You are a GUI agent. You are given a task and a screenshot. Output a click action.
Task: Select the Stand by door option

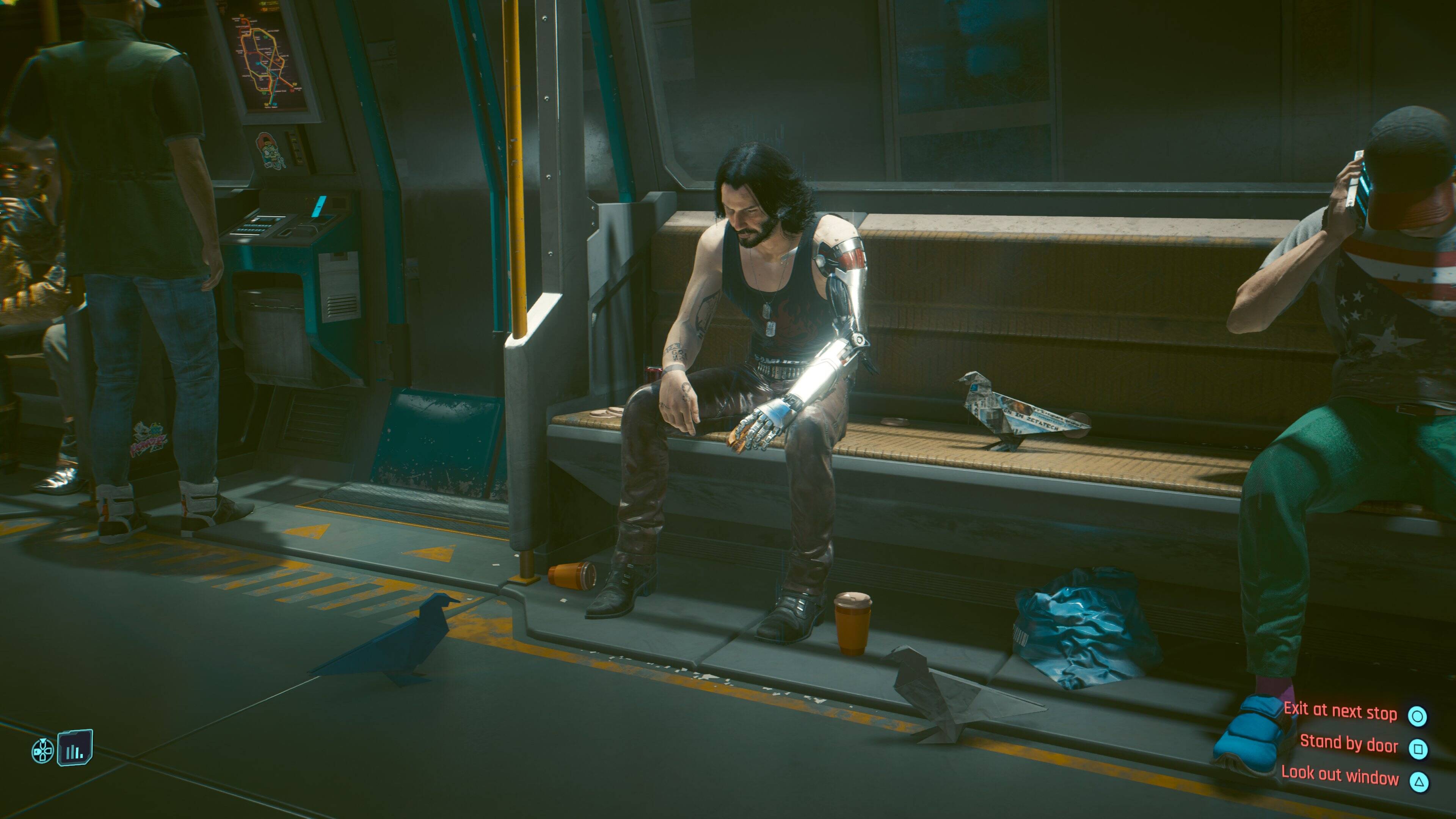[x=1349, y=743]
